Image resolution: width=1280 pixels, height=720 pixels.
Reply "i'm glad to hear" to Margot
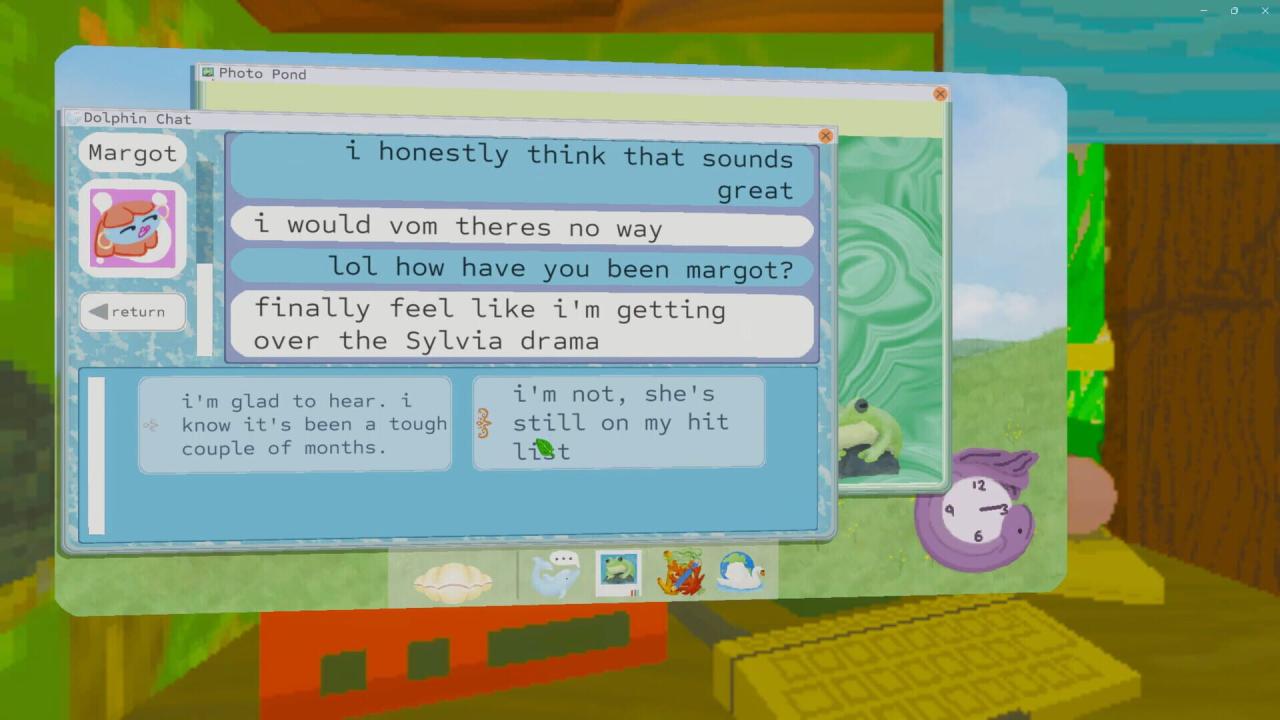point(295,424)
